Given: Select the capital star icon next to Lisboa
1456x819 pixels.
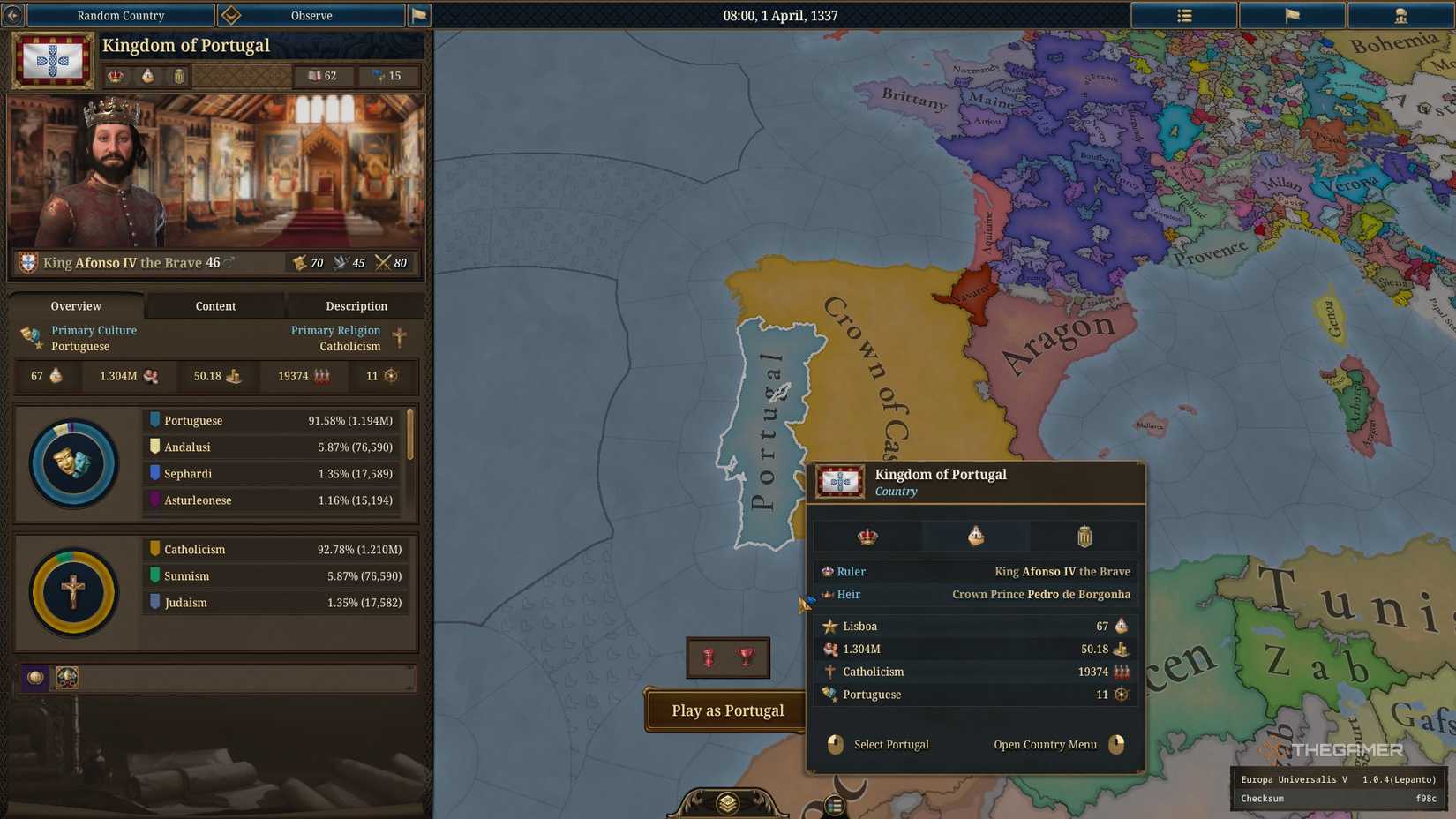Looking at the screenshot, I should (830, 626).
